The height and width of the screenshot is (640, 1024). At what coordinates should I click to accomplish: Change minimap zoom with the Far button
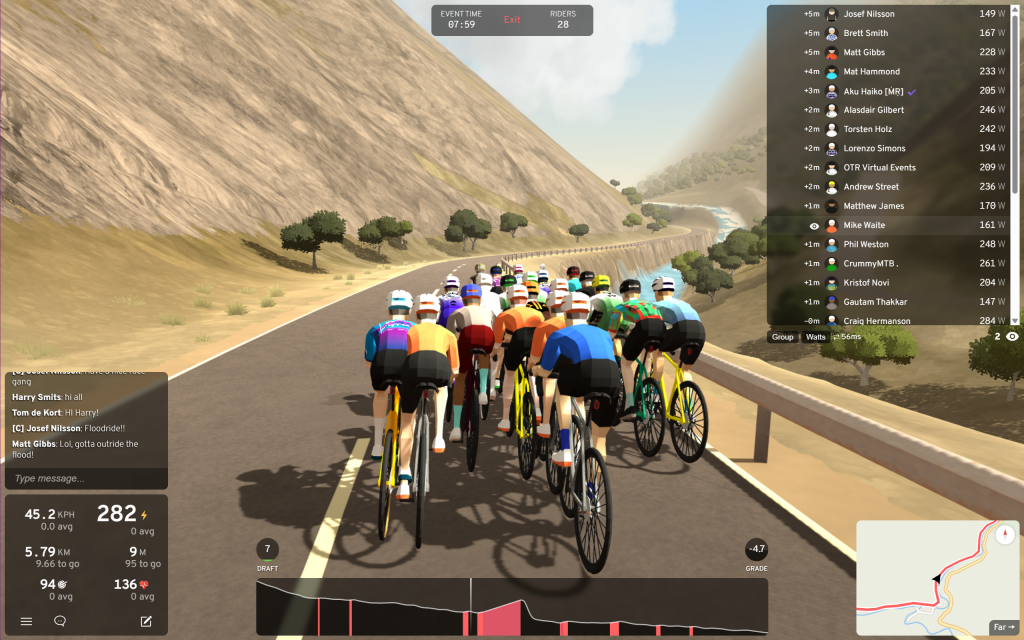[x=1003, y=627]
